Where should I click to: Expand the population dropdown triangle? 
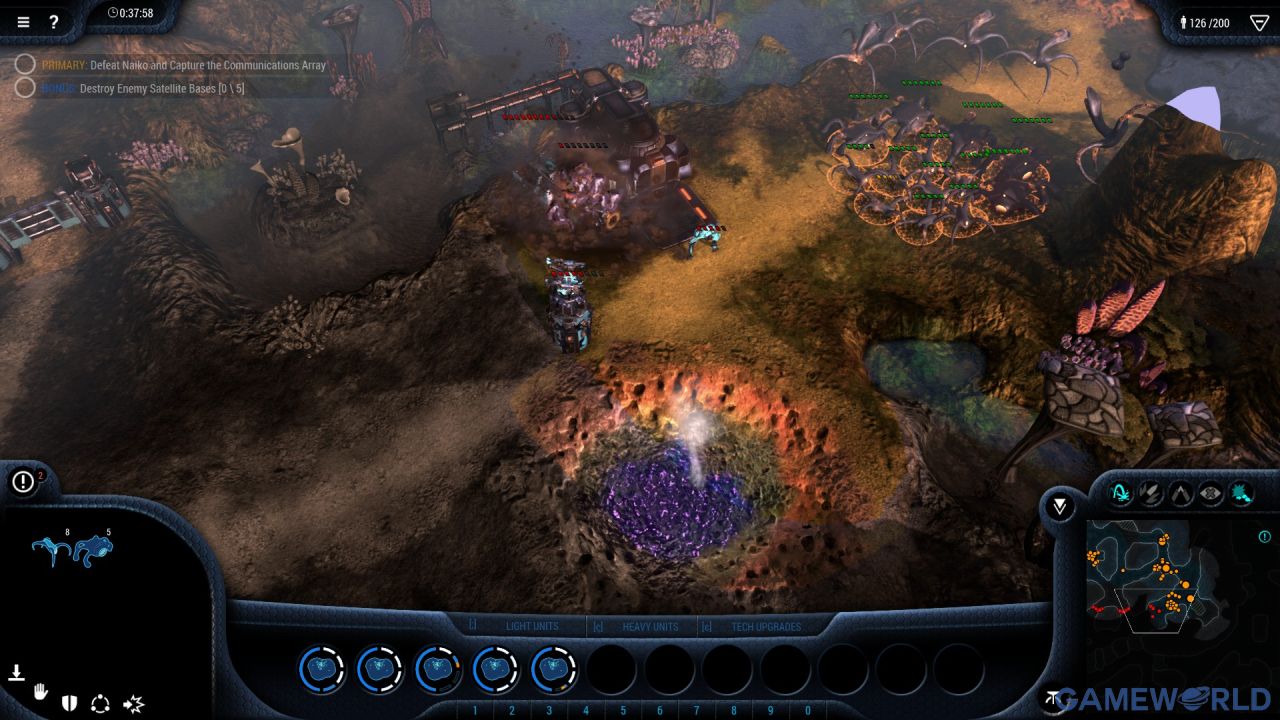1259,22
